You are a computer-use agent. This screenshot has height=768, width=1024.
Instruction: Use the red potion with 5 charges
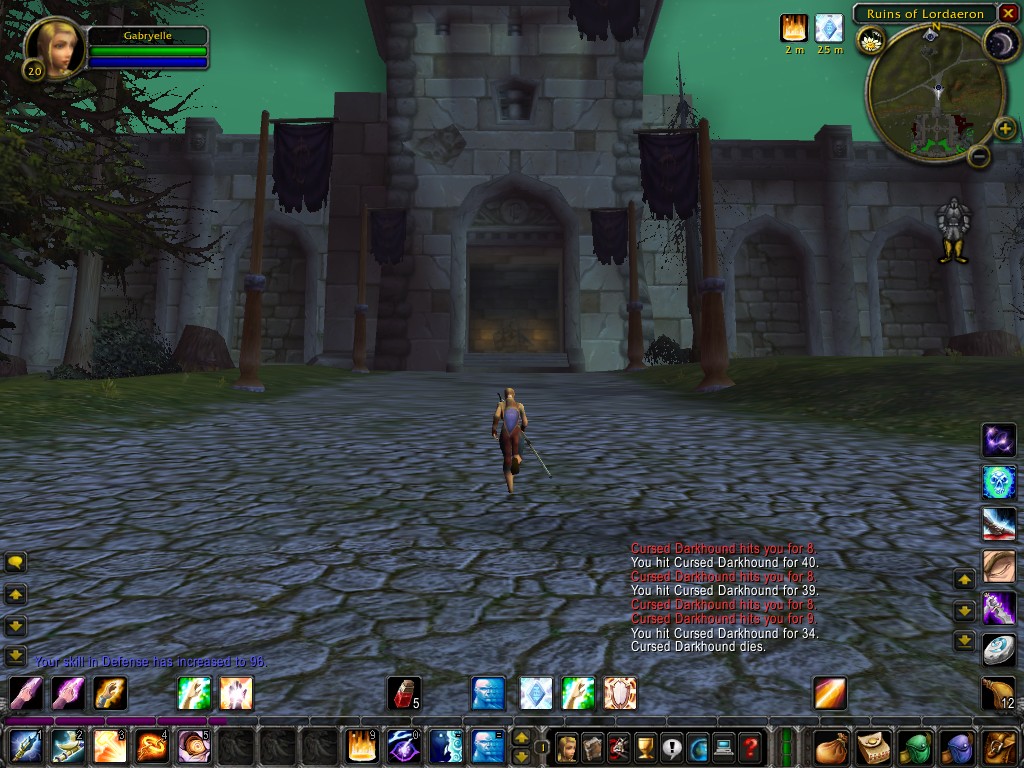403,693
